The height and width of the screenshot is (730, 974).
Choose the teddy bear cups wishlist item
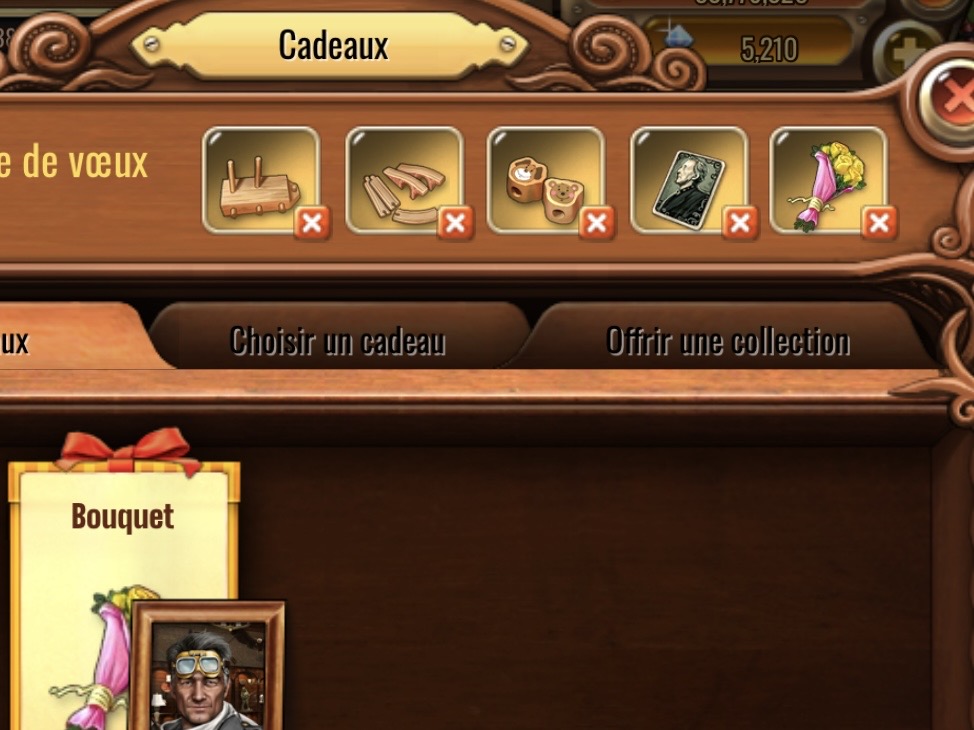[543, 178]
